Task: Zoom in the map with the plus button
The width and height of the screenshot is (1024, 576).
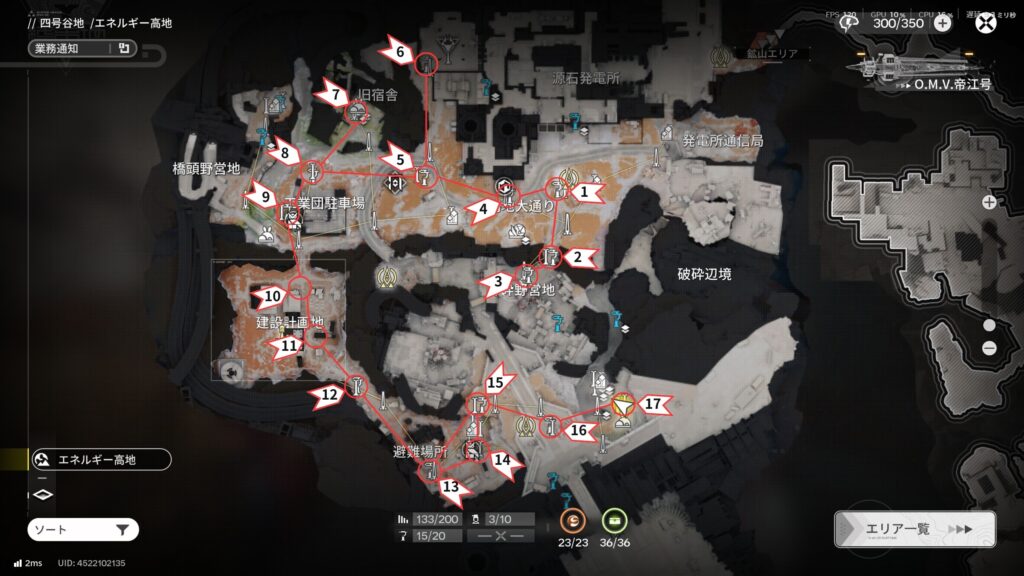Action: [x=989, y=202]
